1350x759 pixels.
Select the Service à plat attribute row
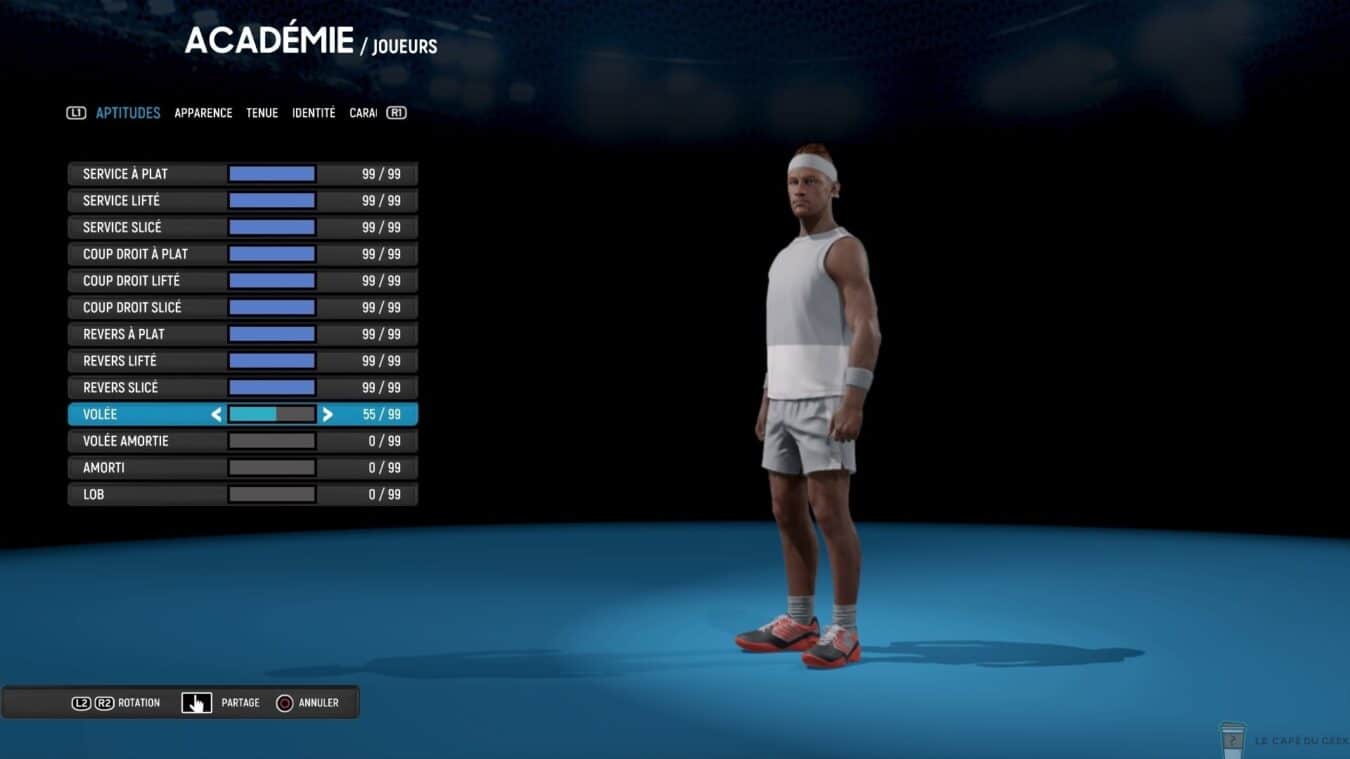click(x=242, y=174)
